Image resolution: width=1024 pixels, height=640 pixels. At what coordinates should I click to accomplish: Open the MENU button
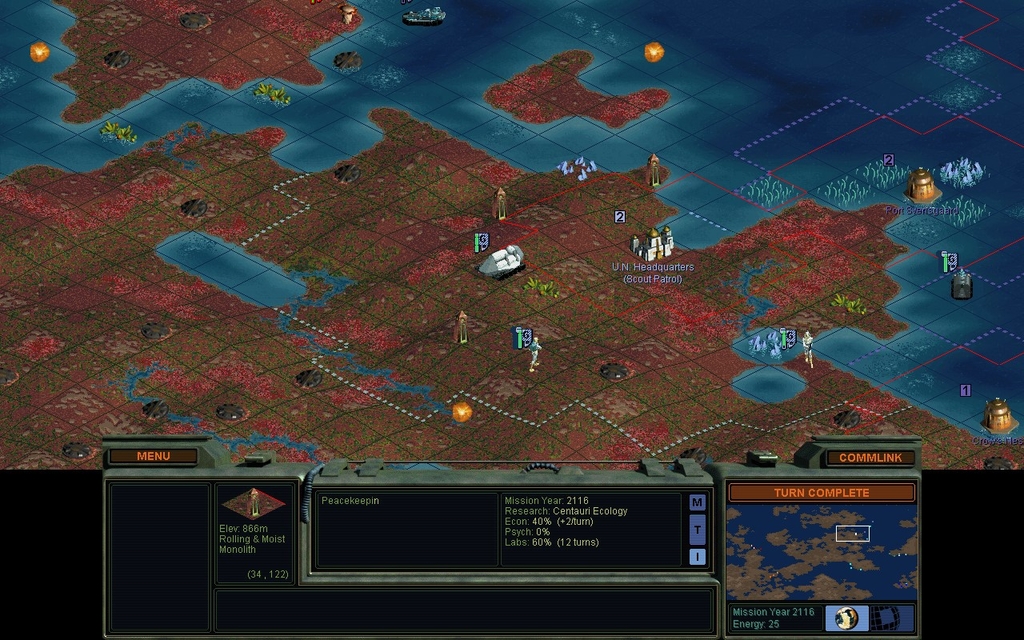[153, 456]
